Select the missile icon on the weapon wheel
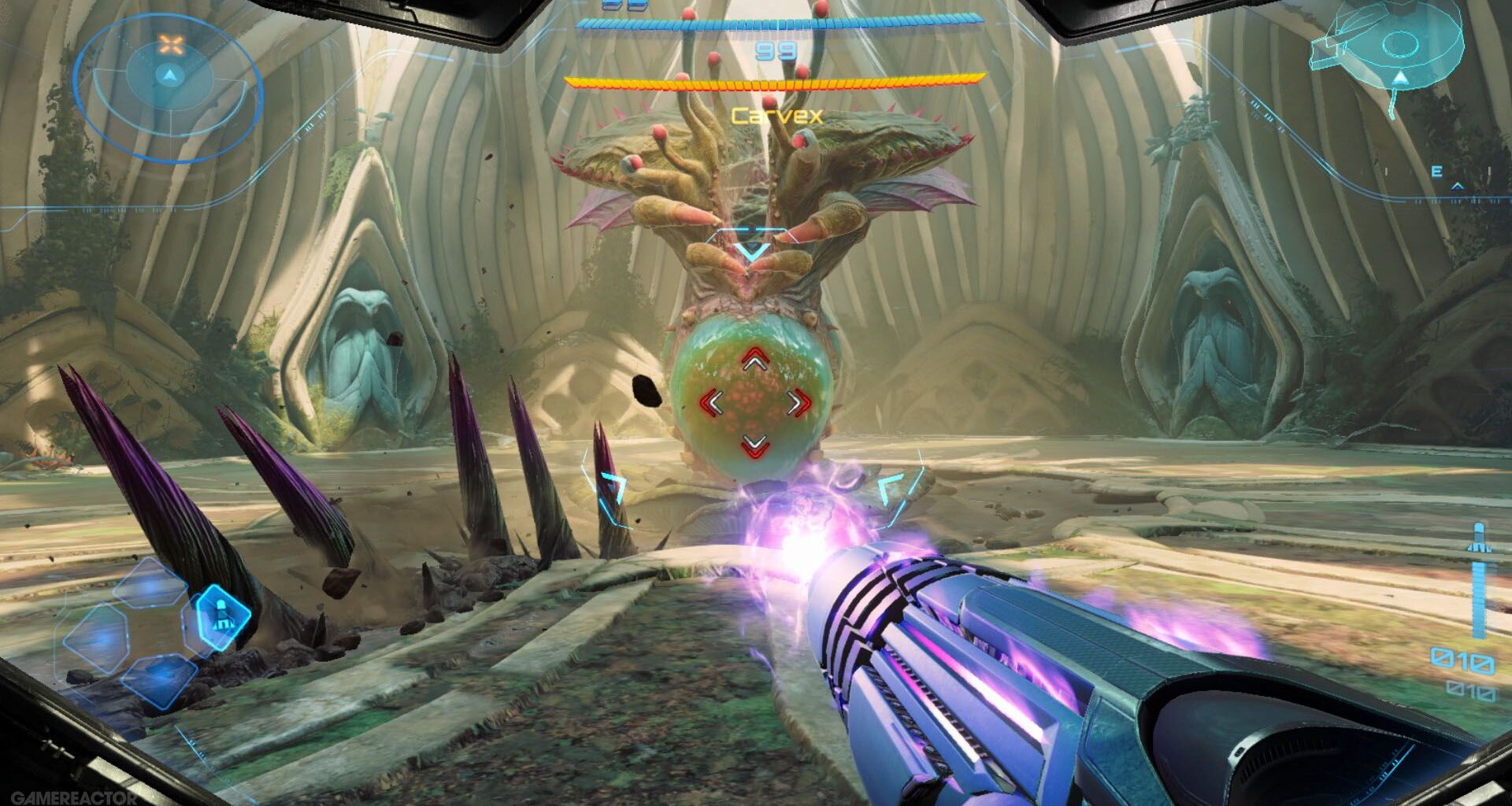Viewport: 1512px width, 806px height. click(x=222, y=616)
